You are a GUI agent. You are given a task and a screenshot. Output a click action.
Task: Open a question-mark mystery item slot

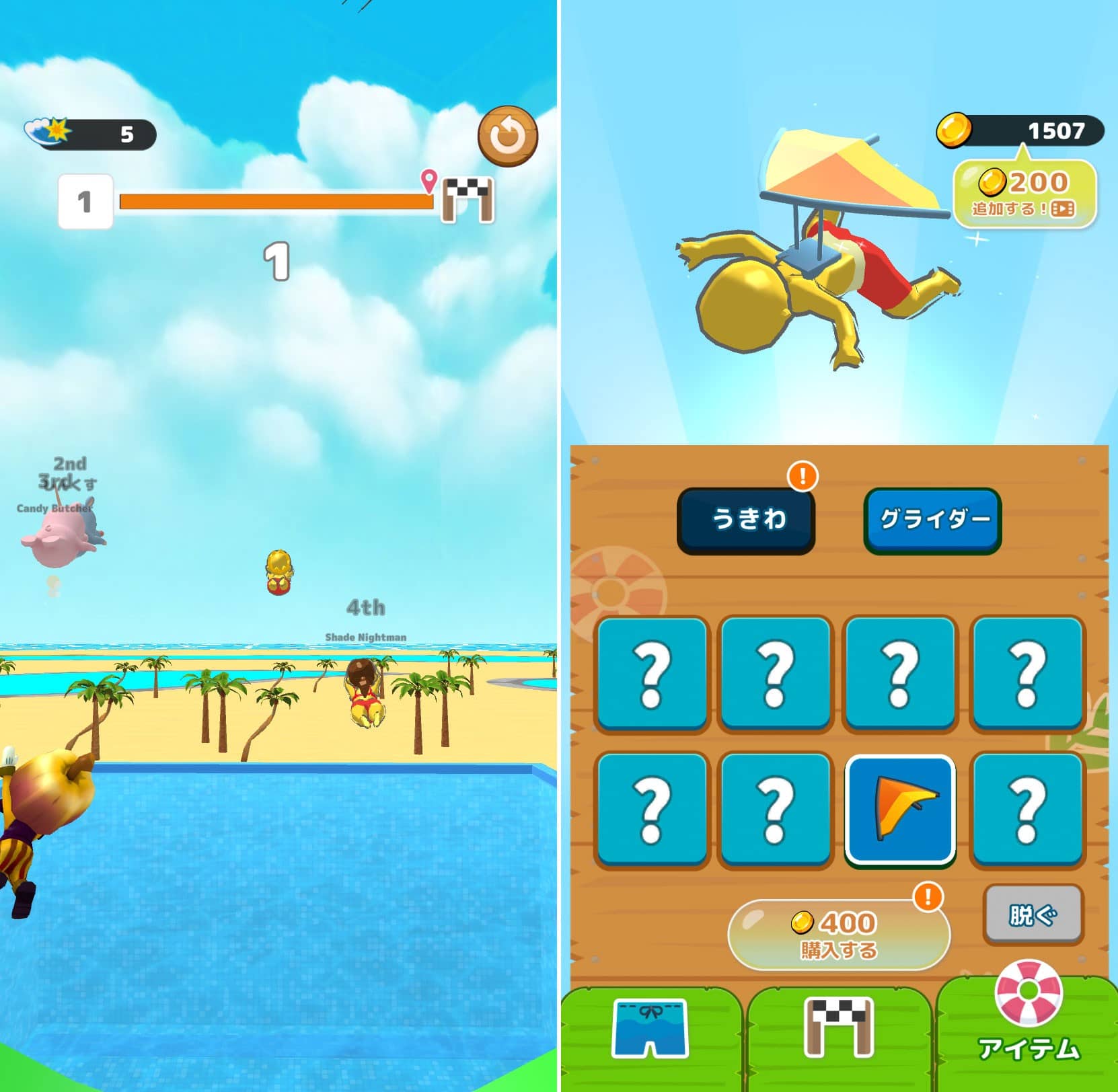point(653,676)
